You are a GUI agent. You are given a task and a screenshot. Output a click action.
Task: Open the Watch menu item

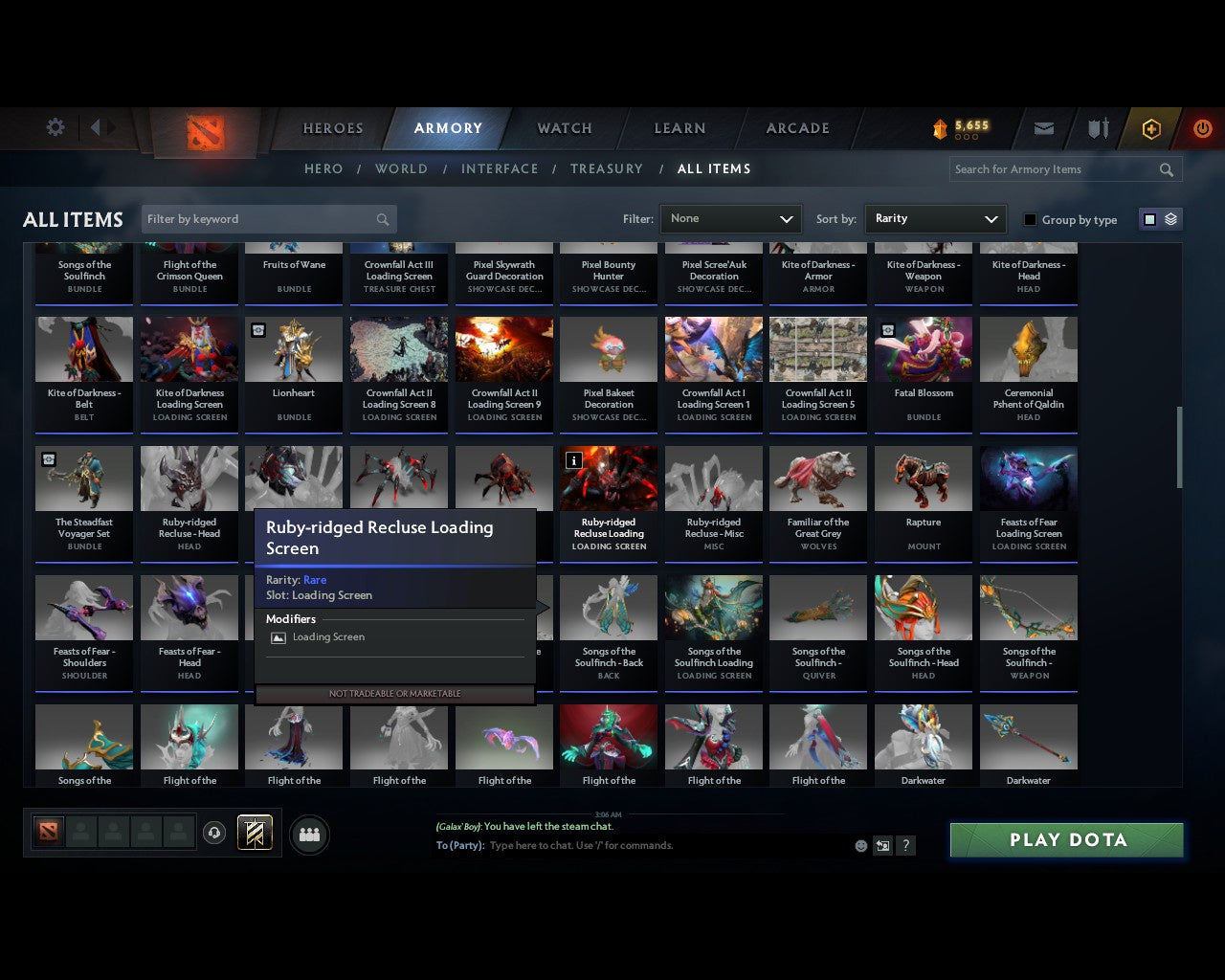coord(564,128)
